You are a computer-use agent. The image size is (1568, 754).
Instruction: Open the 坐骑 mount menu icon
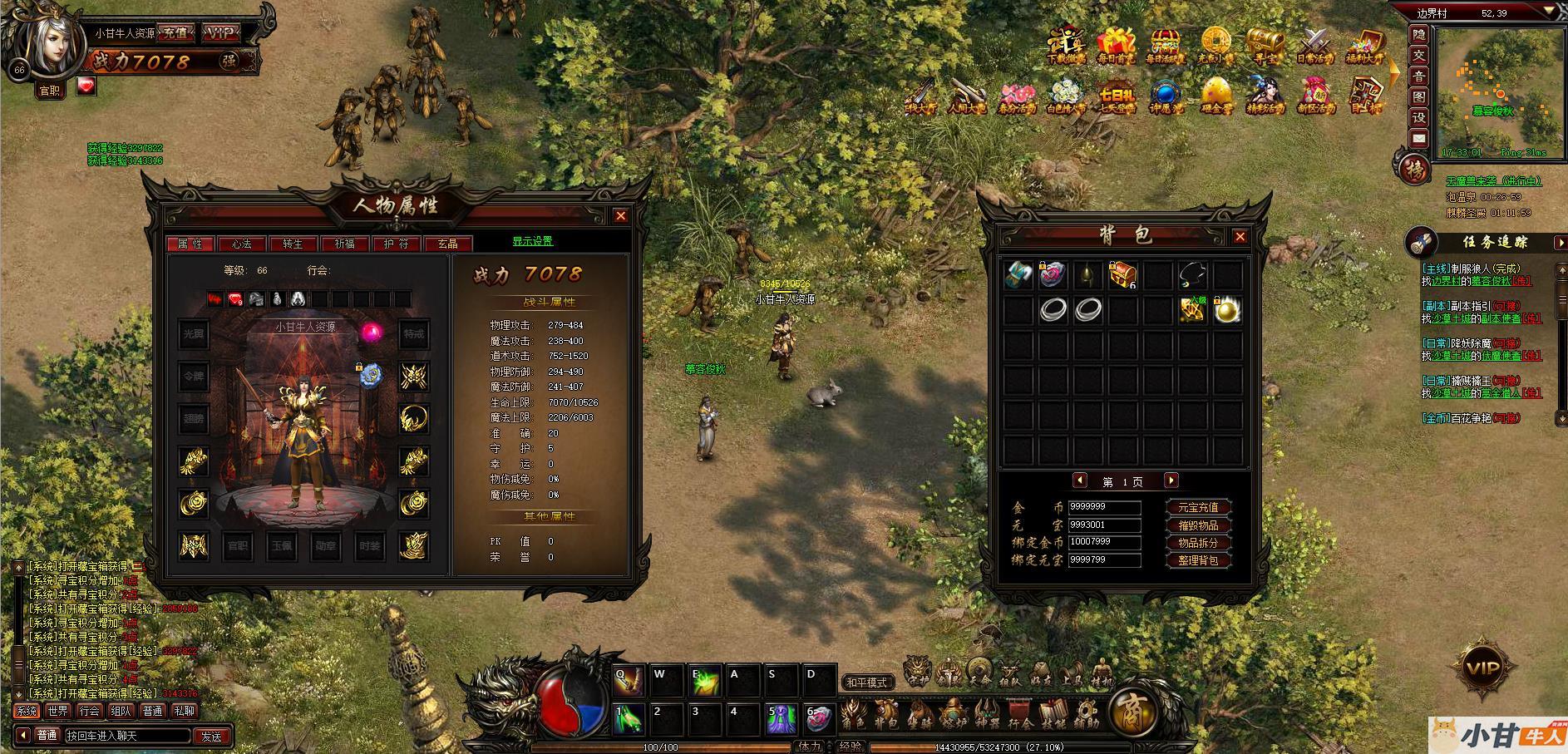point(920,715)
